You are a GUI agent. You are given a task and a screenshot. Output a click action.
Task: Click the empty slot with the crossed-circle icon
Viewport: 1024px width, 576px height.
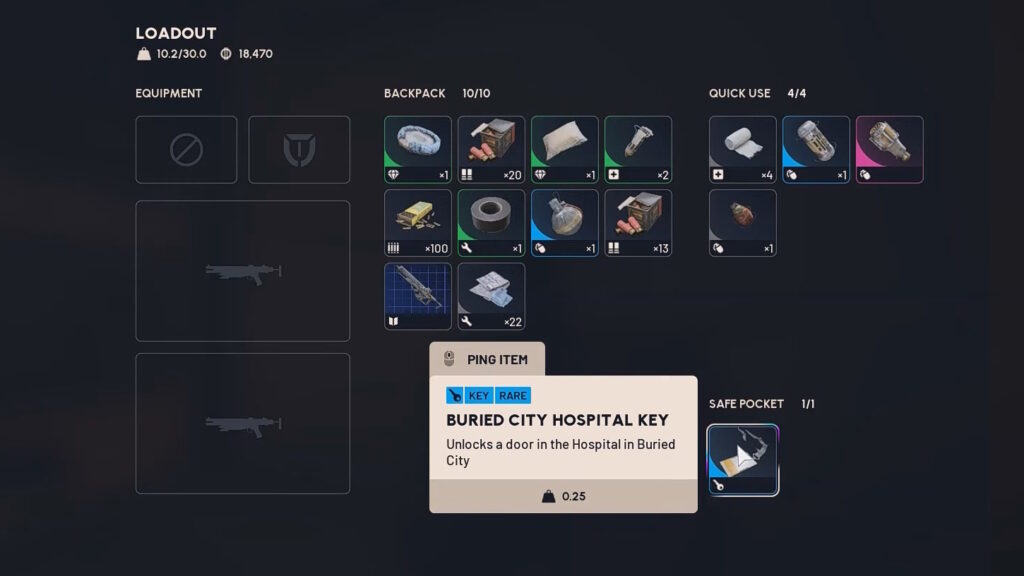(x=186, y=150)
